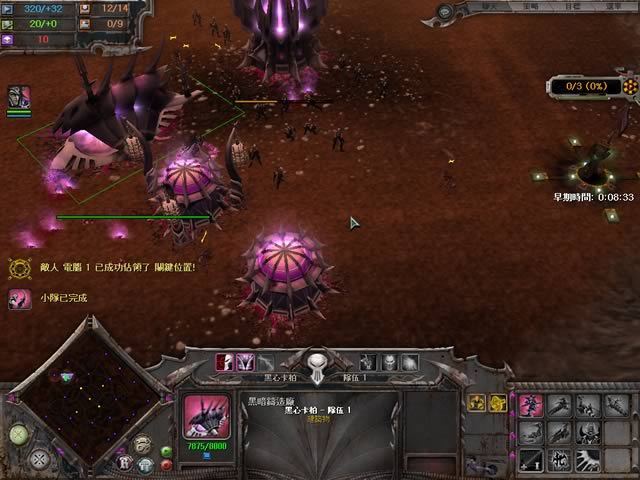Screen dimensions: 640x480
Task: Click the red round button beside the minimap
Action: [166, 465]
